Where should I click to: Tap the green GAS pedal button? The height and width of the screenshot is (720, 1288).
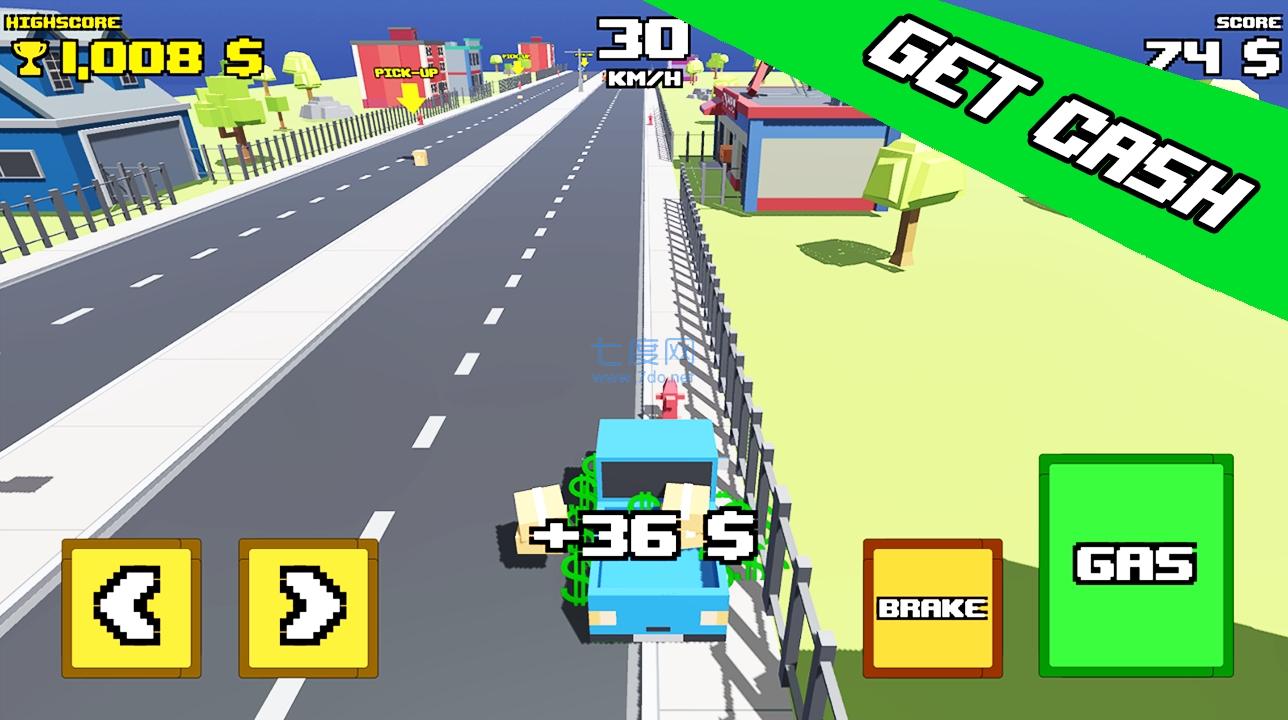point(1135,565)
